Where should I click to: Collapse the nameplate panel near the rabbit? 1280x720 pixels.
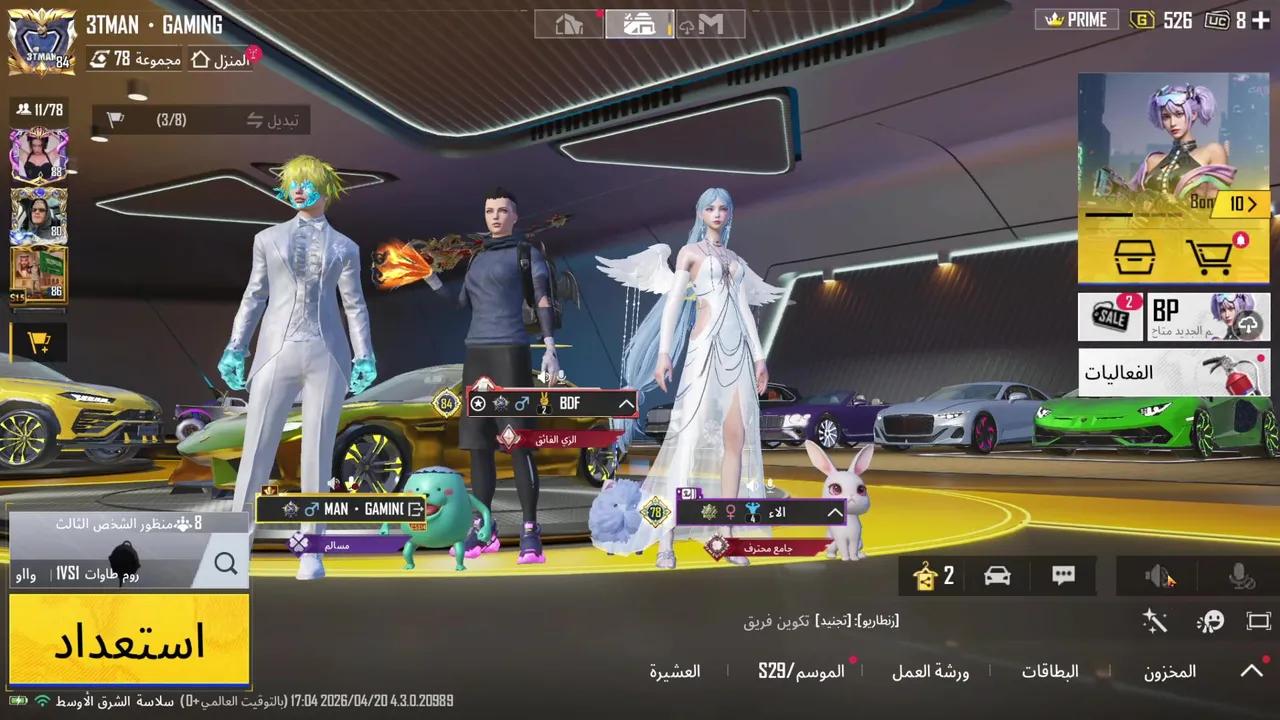834,511
